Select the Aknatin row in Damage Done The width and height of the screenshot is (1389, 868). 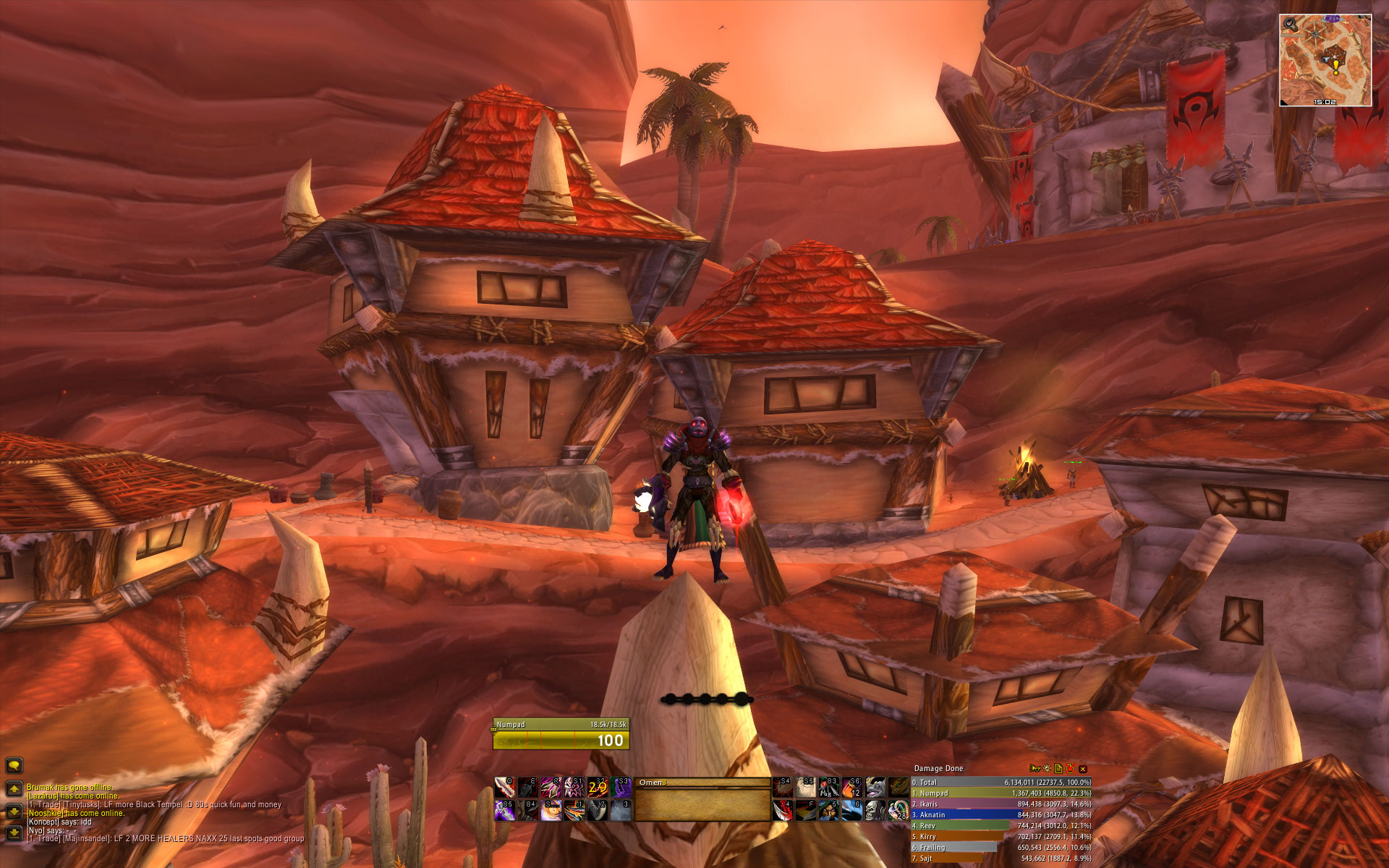point(1001,815)
